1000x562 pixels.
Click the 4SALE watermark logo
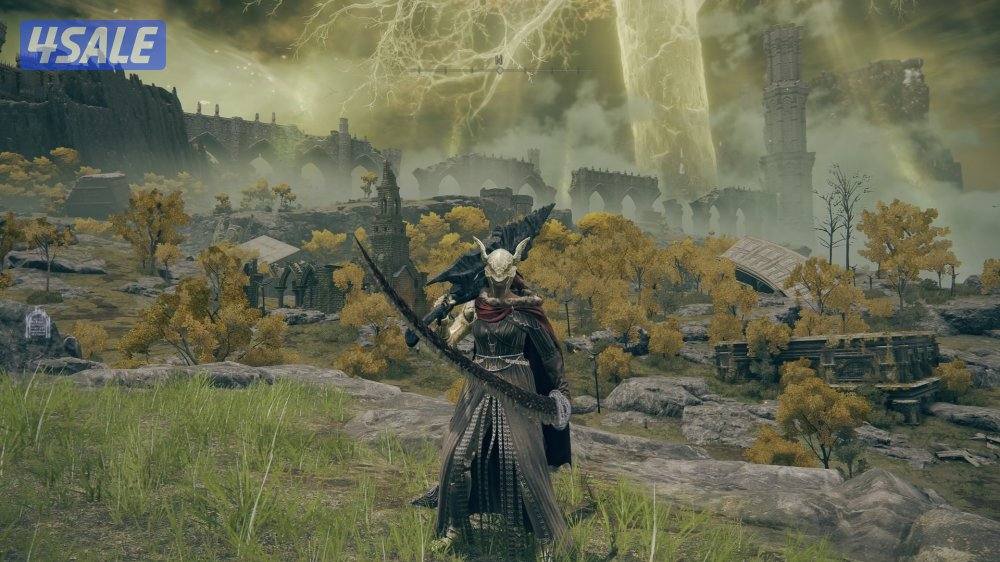[x=92, y=45]
